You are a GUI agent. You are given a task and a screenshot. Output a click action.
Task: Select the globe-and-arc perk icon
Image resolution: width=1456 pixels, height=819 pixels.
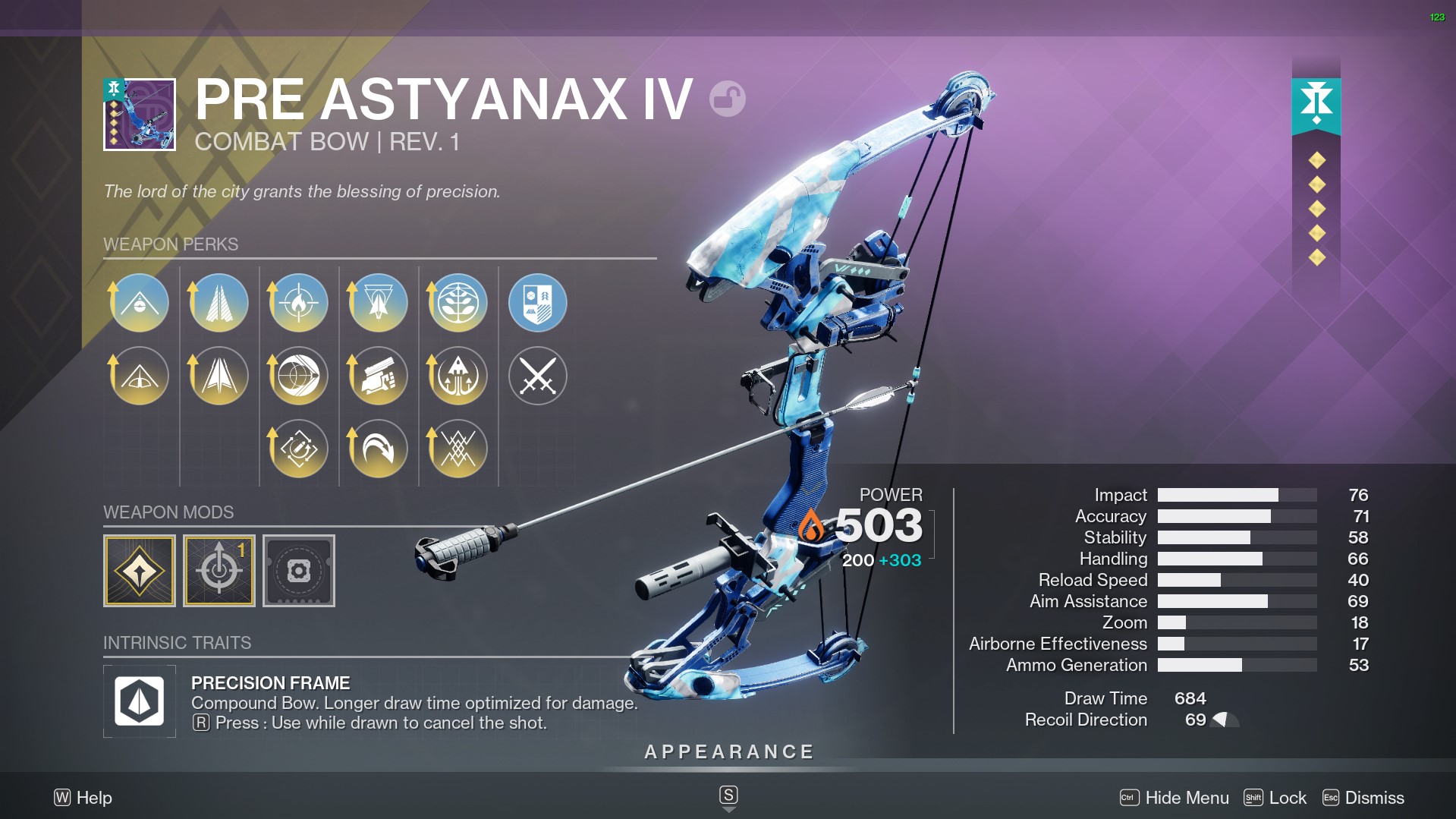(x=298, y=376)
